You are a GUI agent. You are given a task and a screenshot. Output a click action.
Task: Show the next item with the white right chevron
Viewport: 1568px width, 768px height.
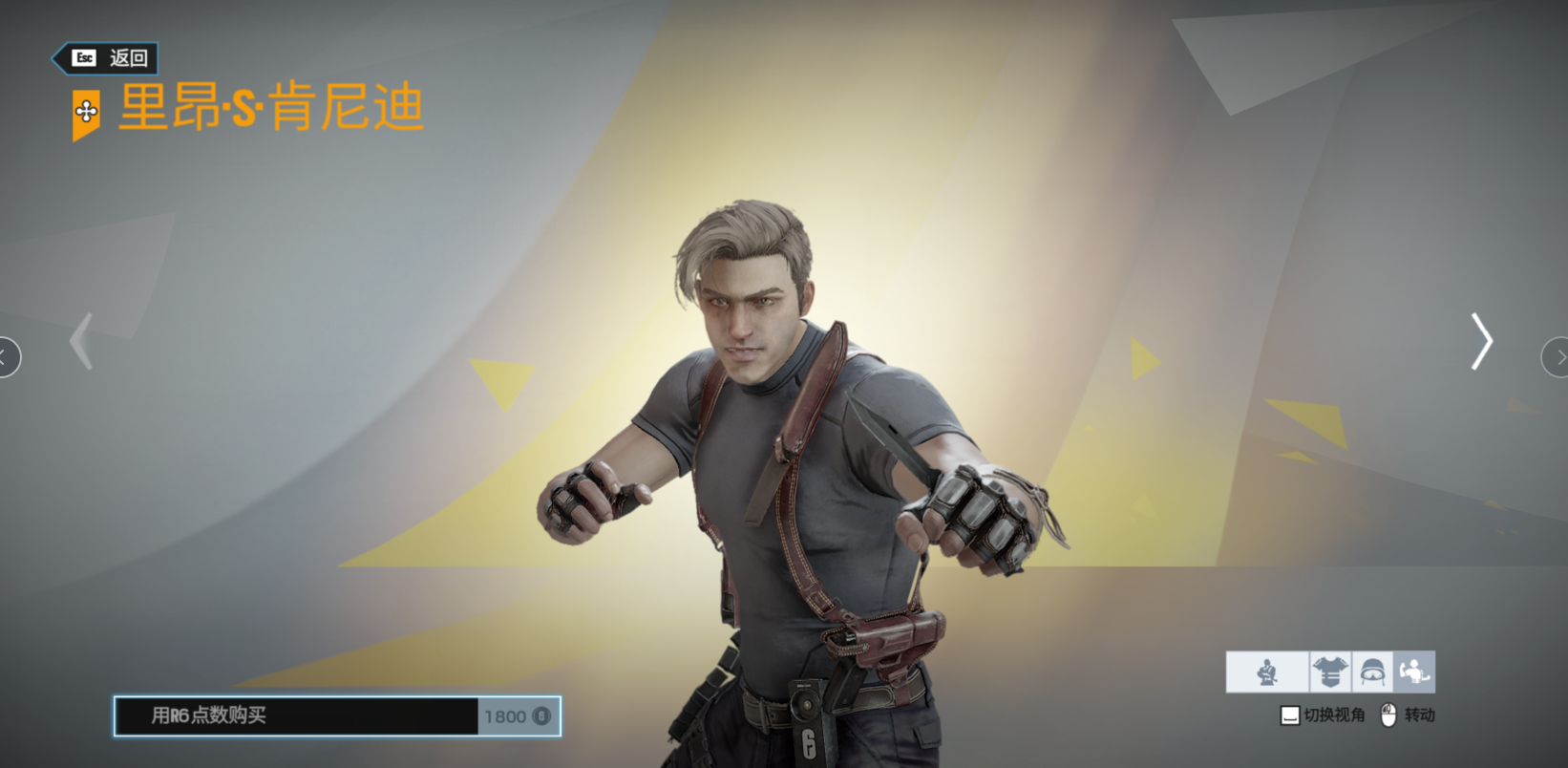coord(1481,341)
